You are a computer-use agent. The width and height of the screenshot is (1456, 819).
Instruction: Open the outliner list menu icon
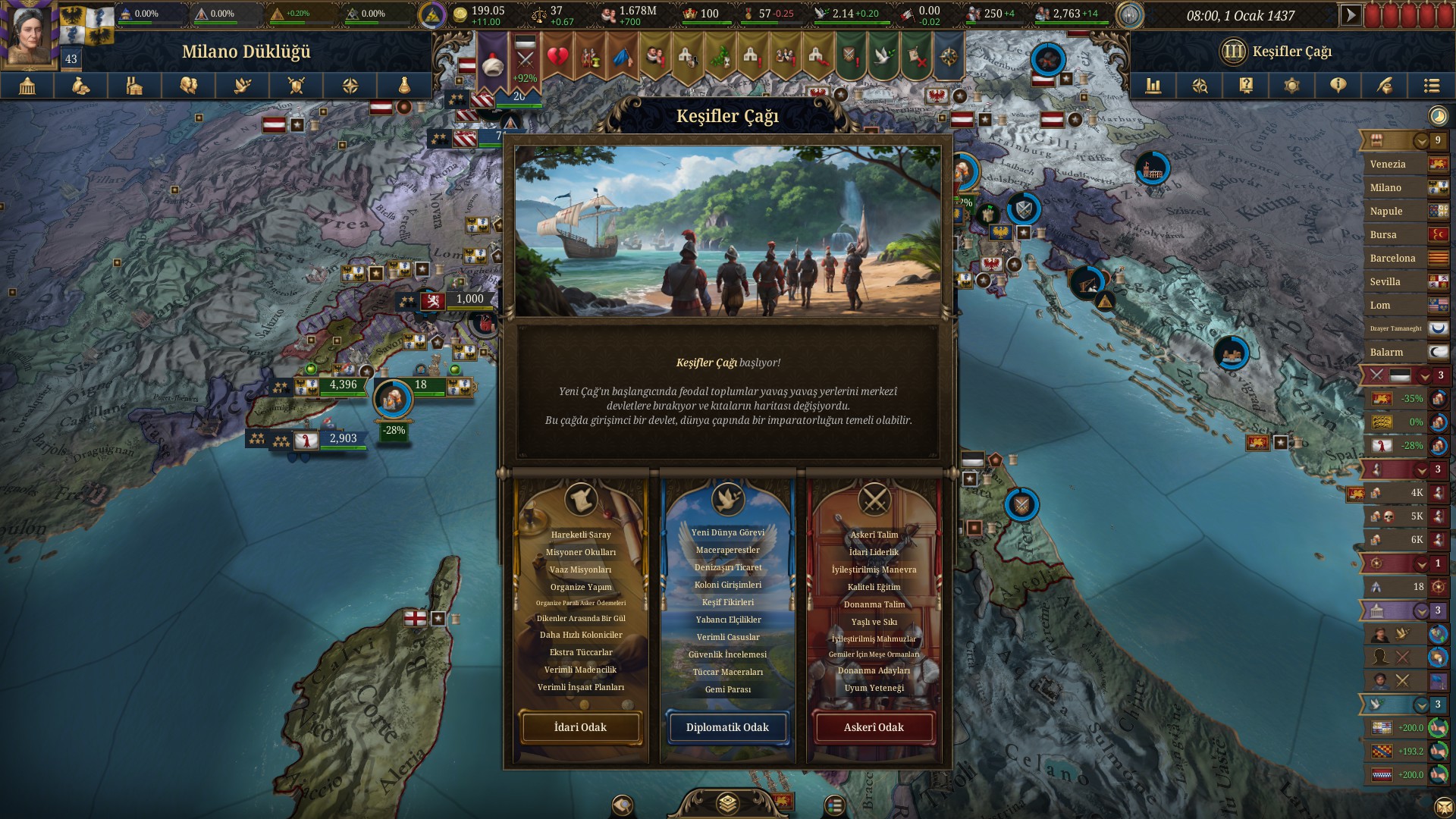point(1431,86)
